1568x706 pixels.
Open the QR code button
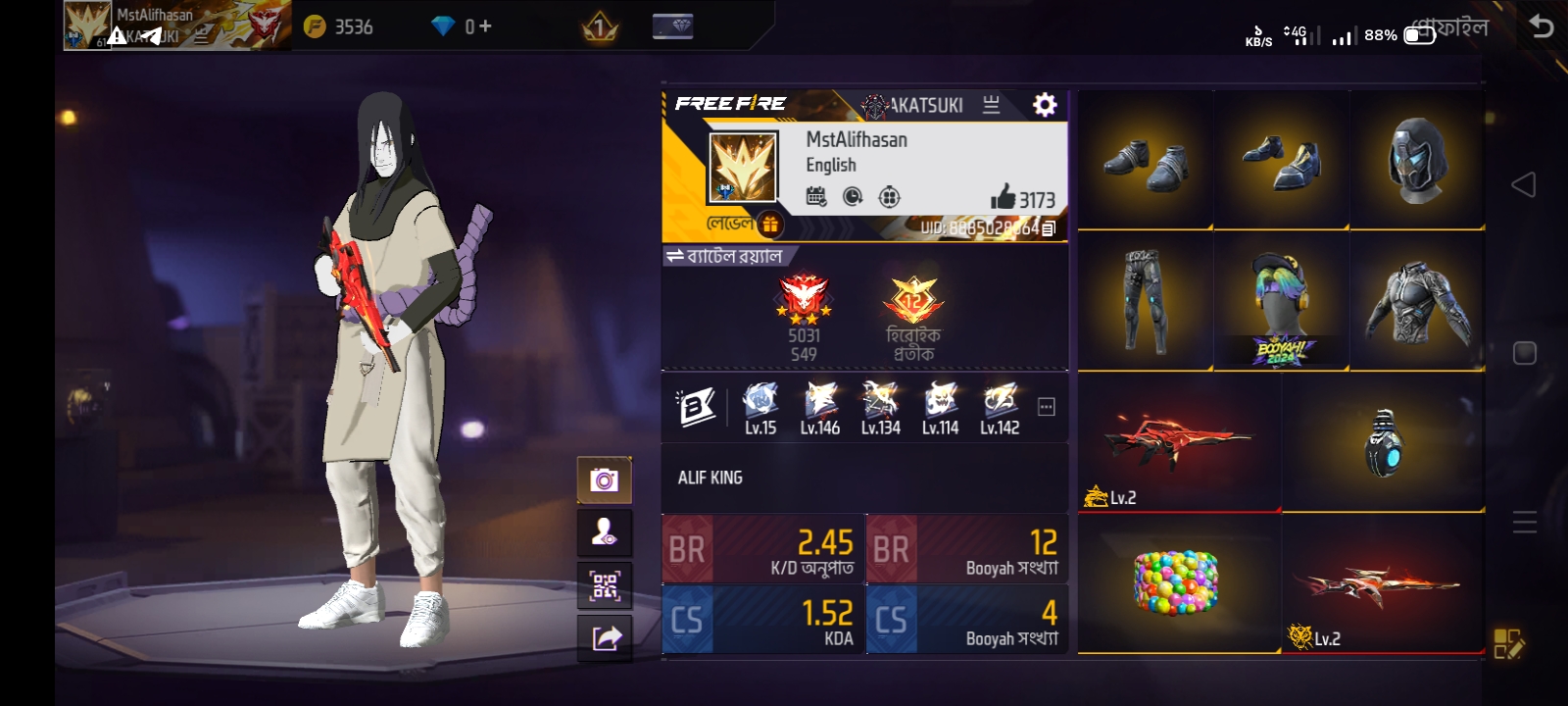pyautogui.click(x=604, y=586)
